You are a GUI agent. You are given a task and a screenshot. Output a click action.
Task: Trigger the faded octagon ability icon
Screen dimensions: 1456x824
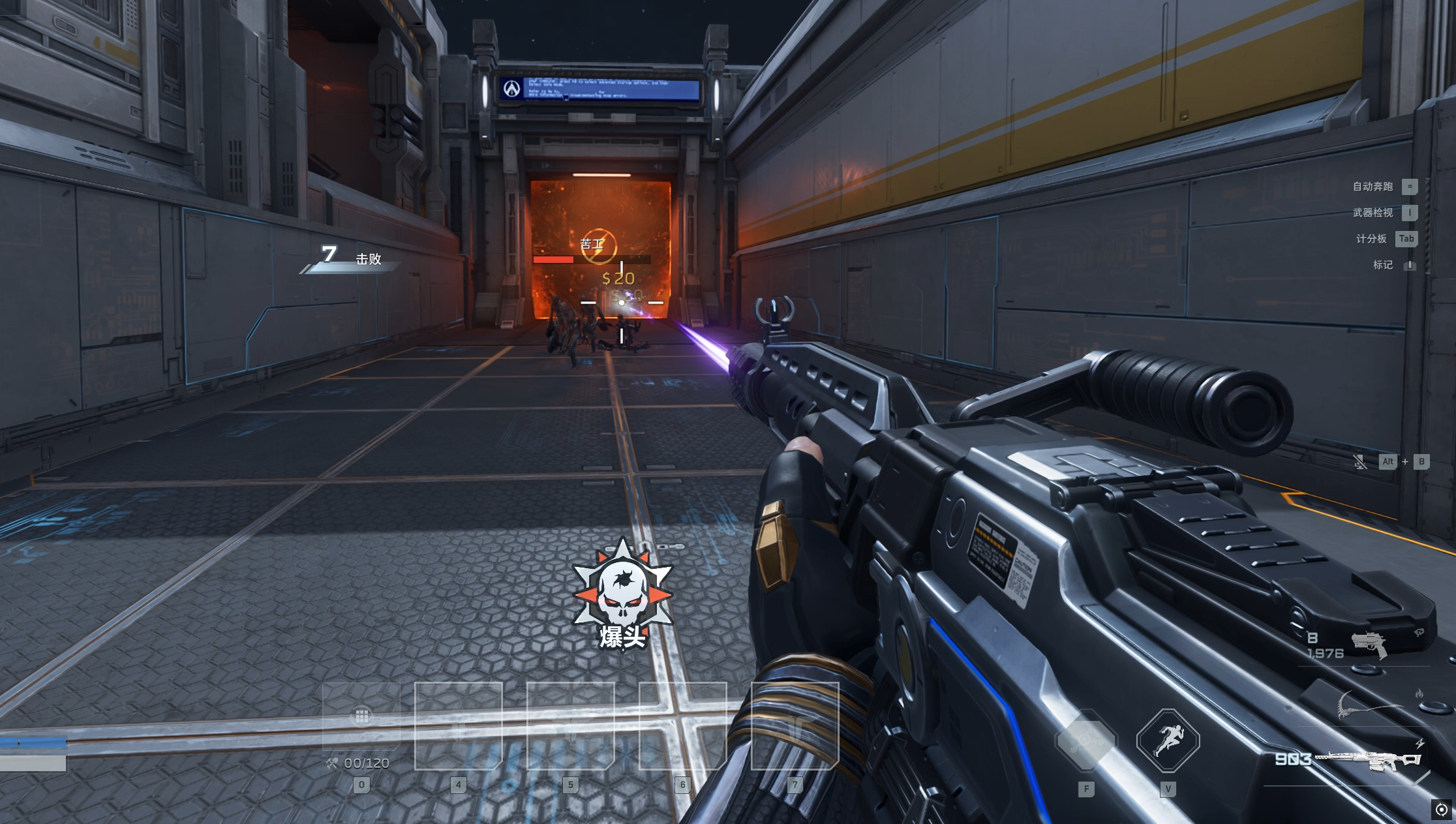tap(1086, 740)
